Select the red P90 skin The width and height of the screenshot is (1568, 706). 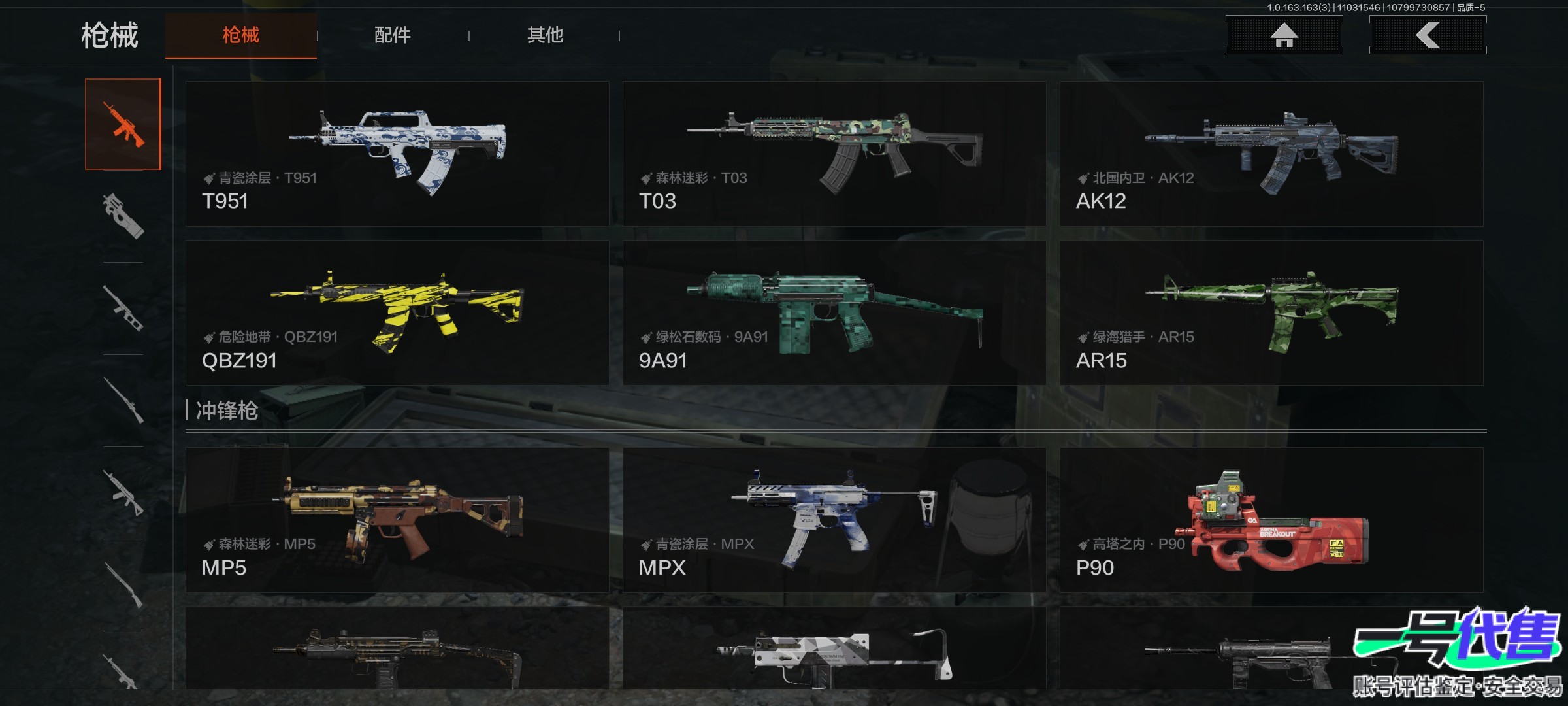point(1271,520)
